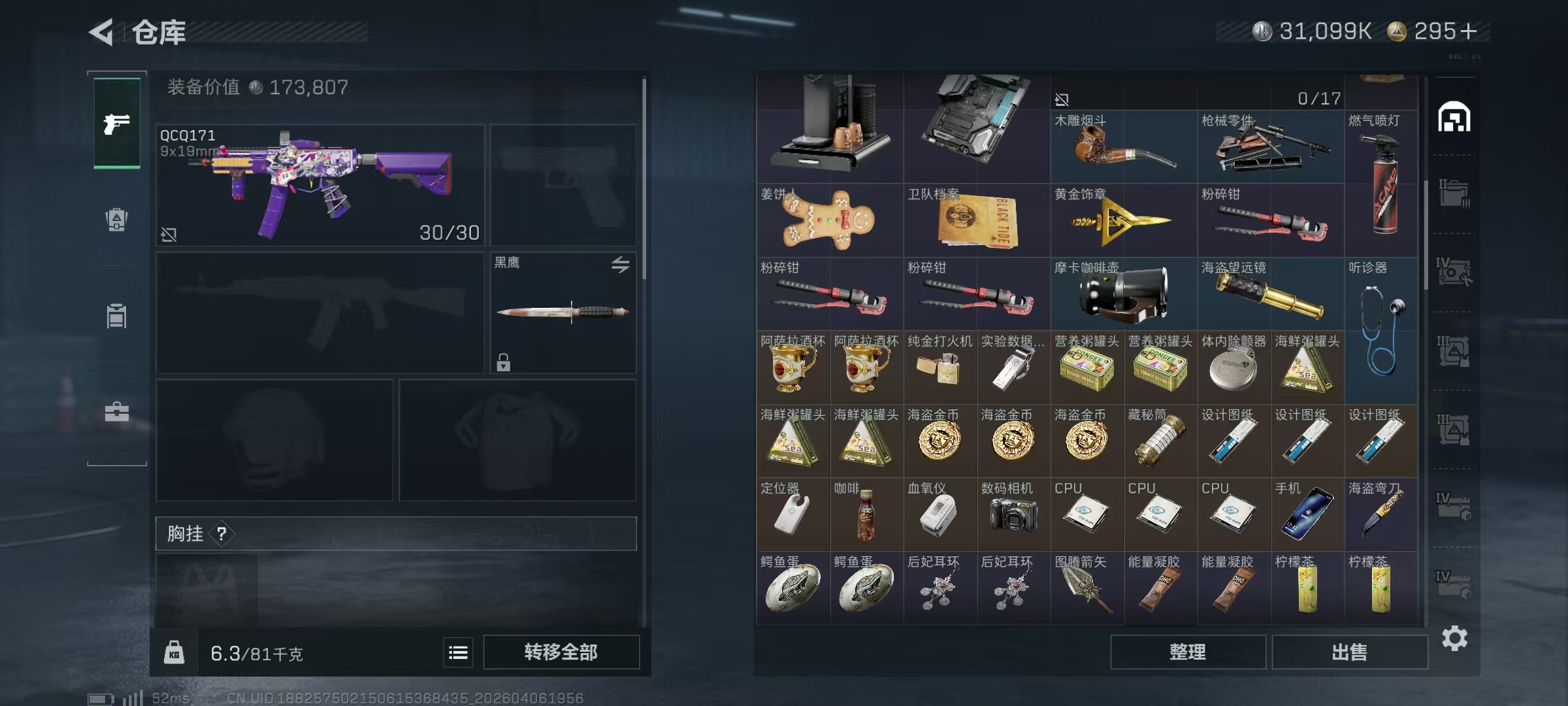Switch to the pistol weapons tab
This screenshot has width=1568, height=706.
(117, 124)
